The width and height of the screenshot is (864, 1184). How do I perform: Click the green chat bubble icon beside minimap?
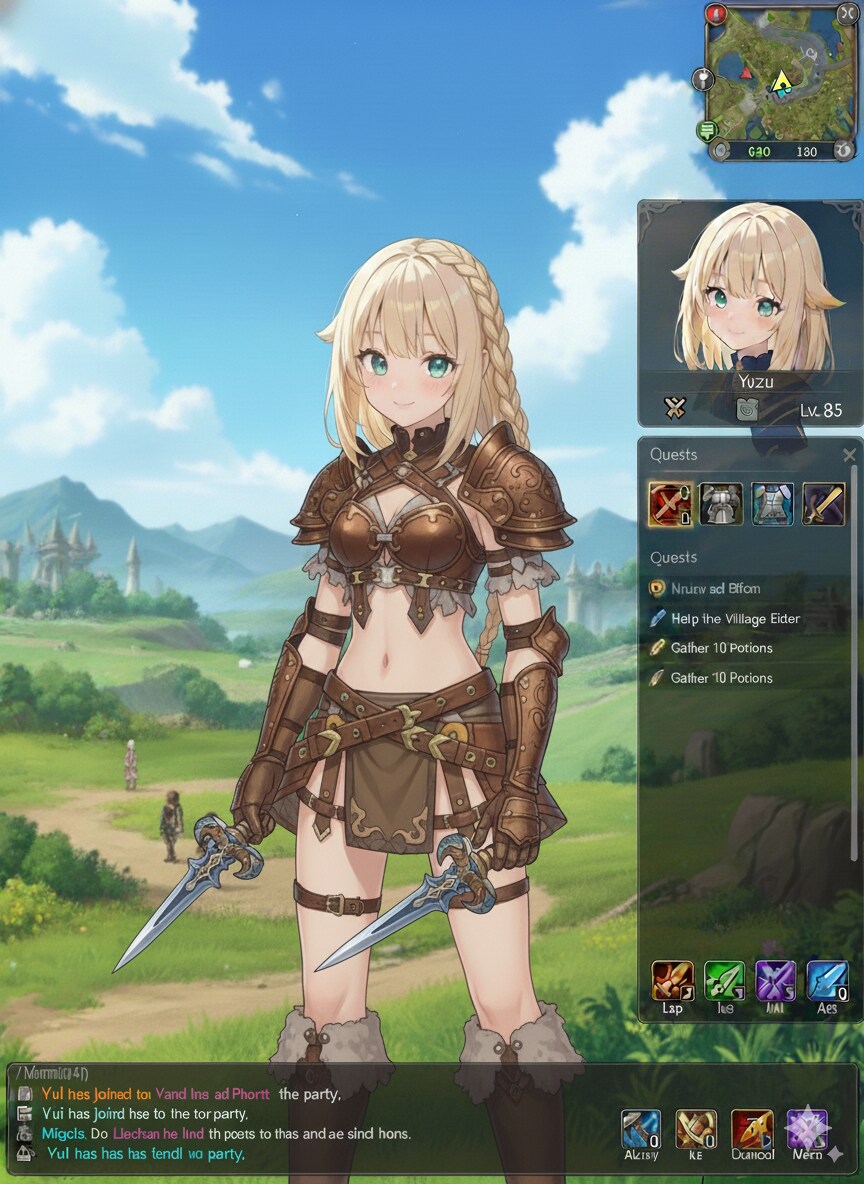point(708,130)
